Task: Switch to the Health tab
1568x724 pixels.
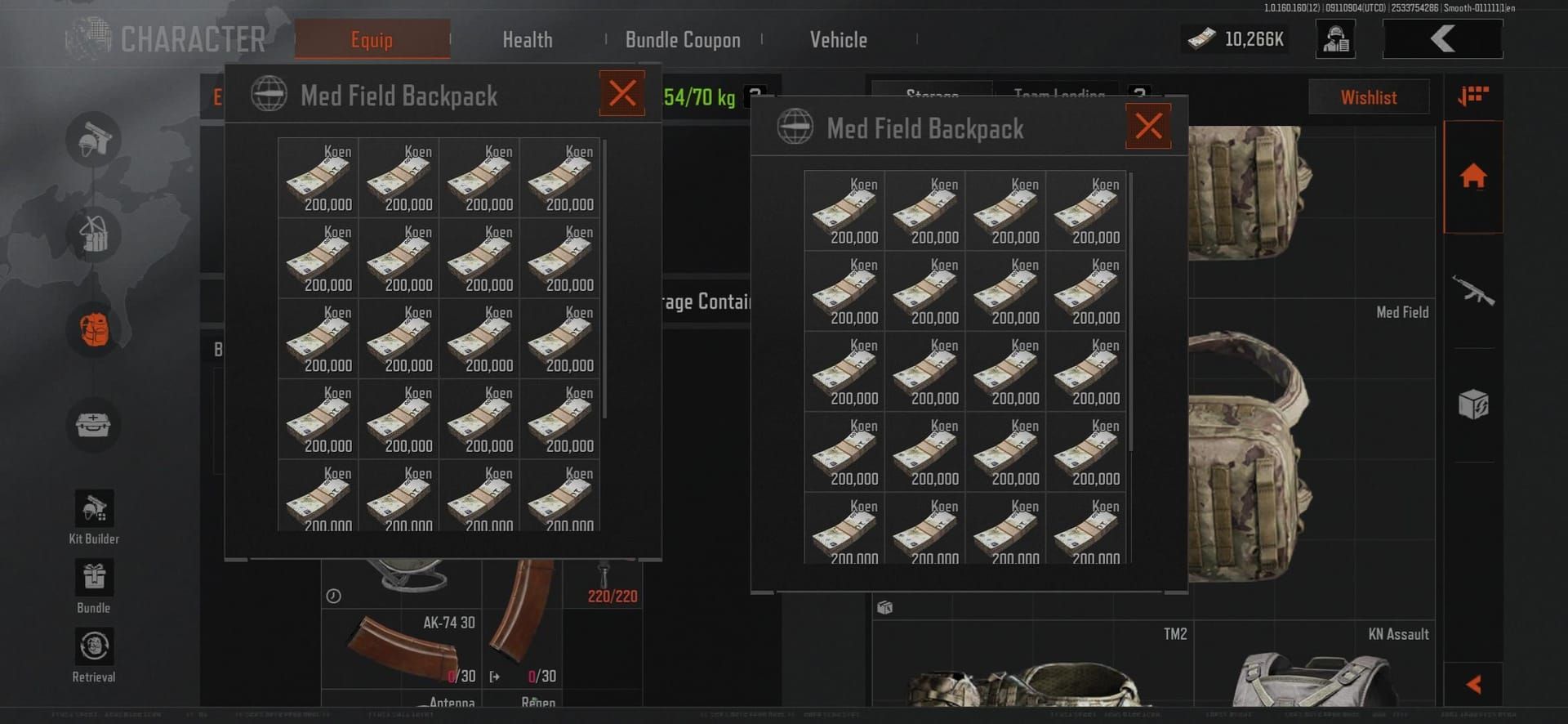Action: 527,39
